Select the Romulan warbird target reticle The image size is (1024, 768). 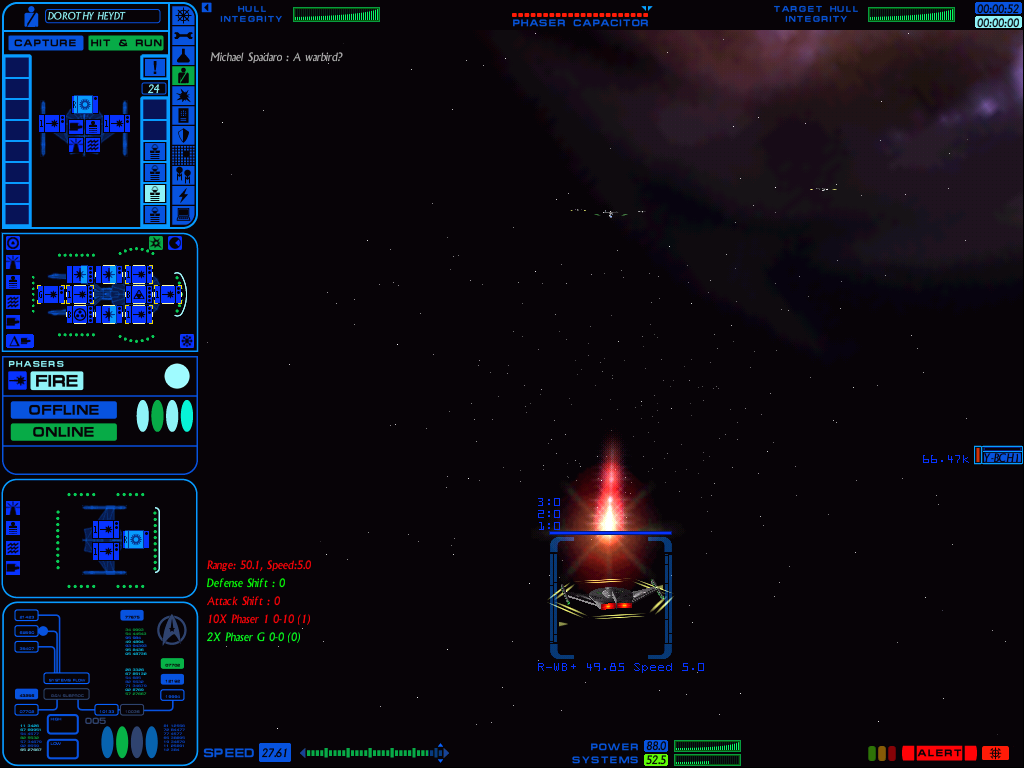610,597
